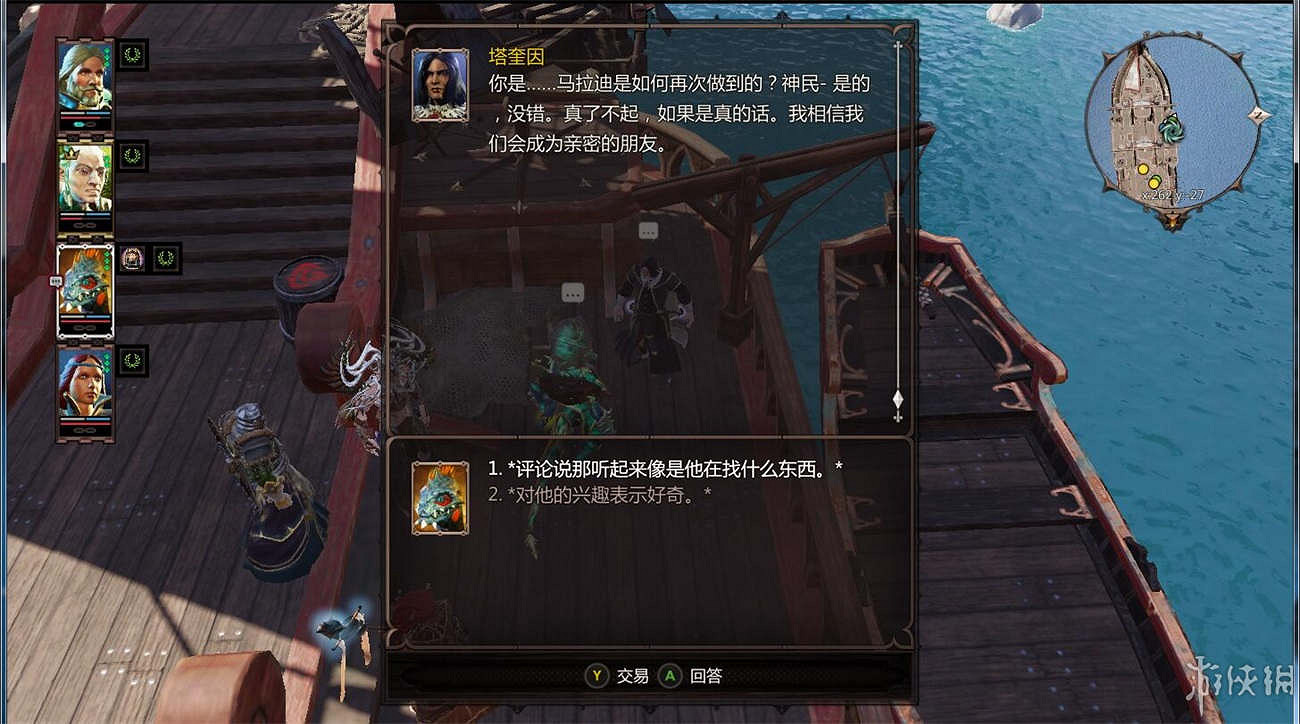The image size is (1300, 724).
Task: Click the speech bubble above Tarquin
Action: (648, 230)
